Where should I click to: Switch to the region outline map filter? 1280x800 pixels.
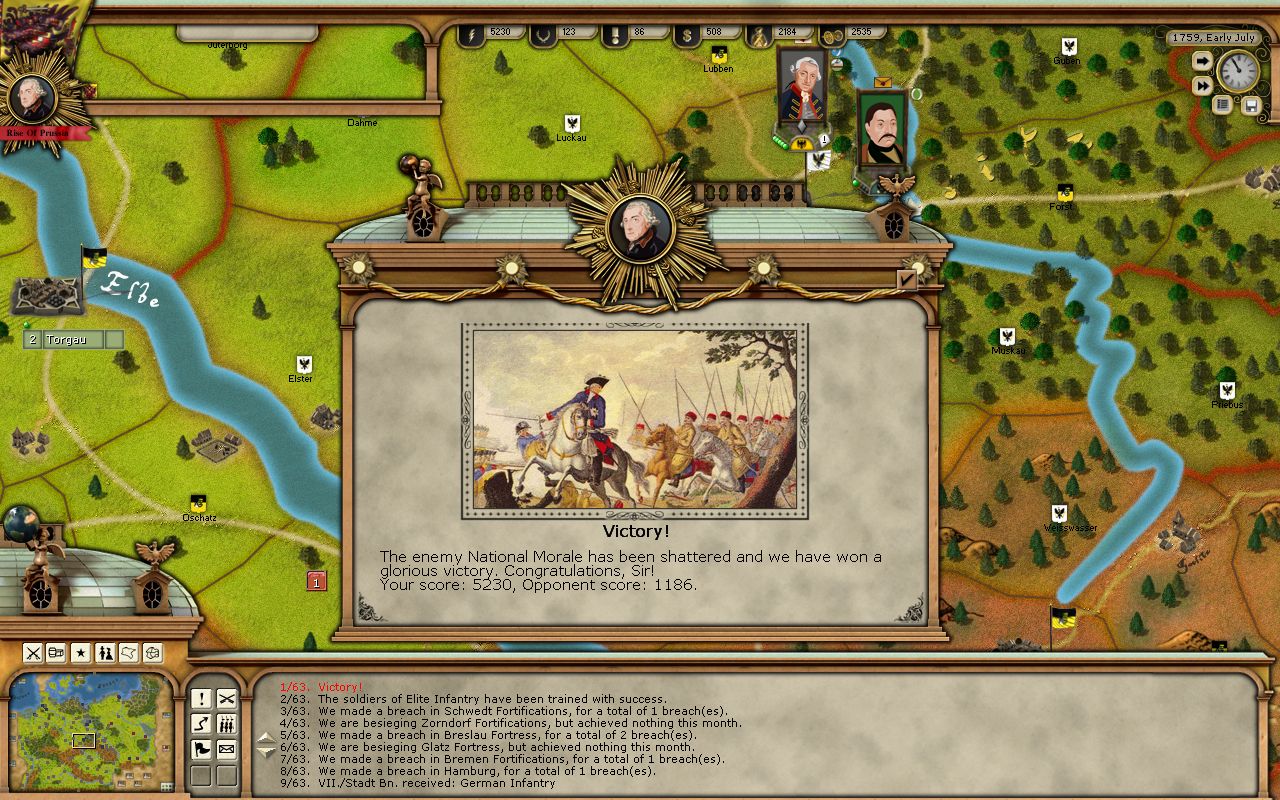pyautogui.click(x=129, y=653)
